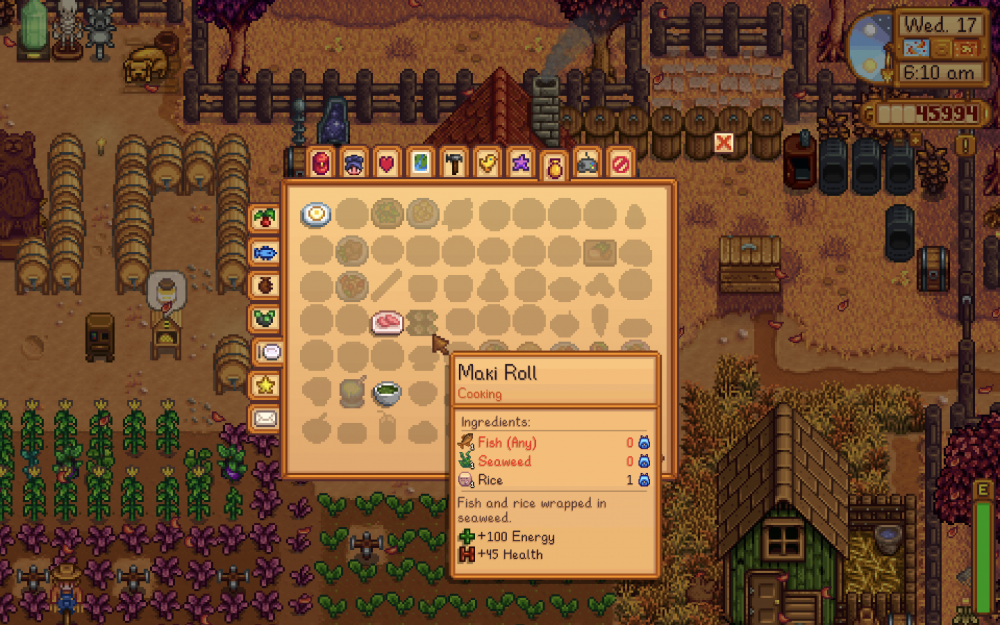Viewport: 1000px width, 625px height.
Task: Open the Social heart tab
Action: pos(387,162)
